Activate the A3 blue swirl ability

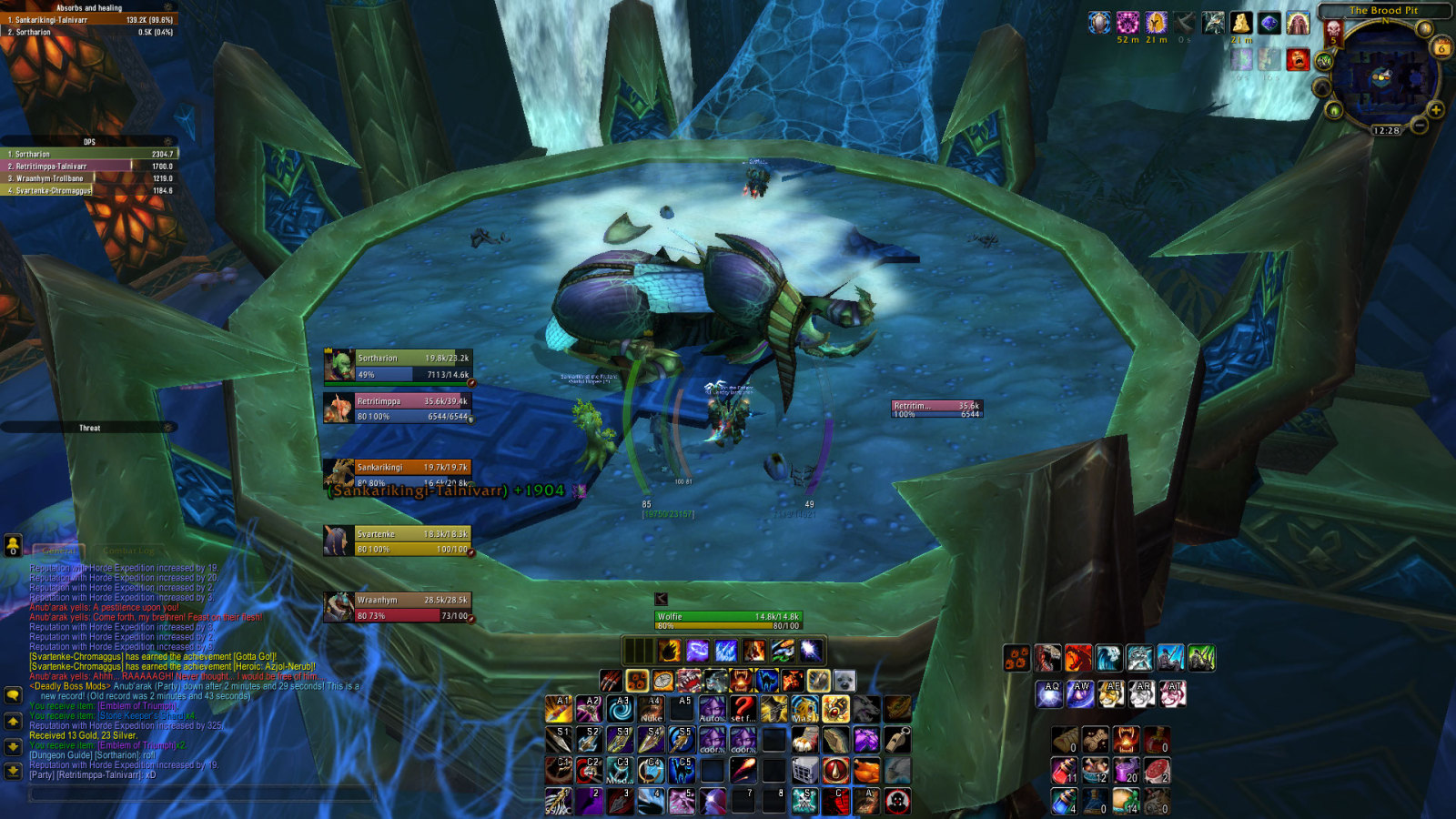(621, 709)
